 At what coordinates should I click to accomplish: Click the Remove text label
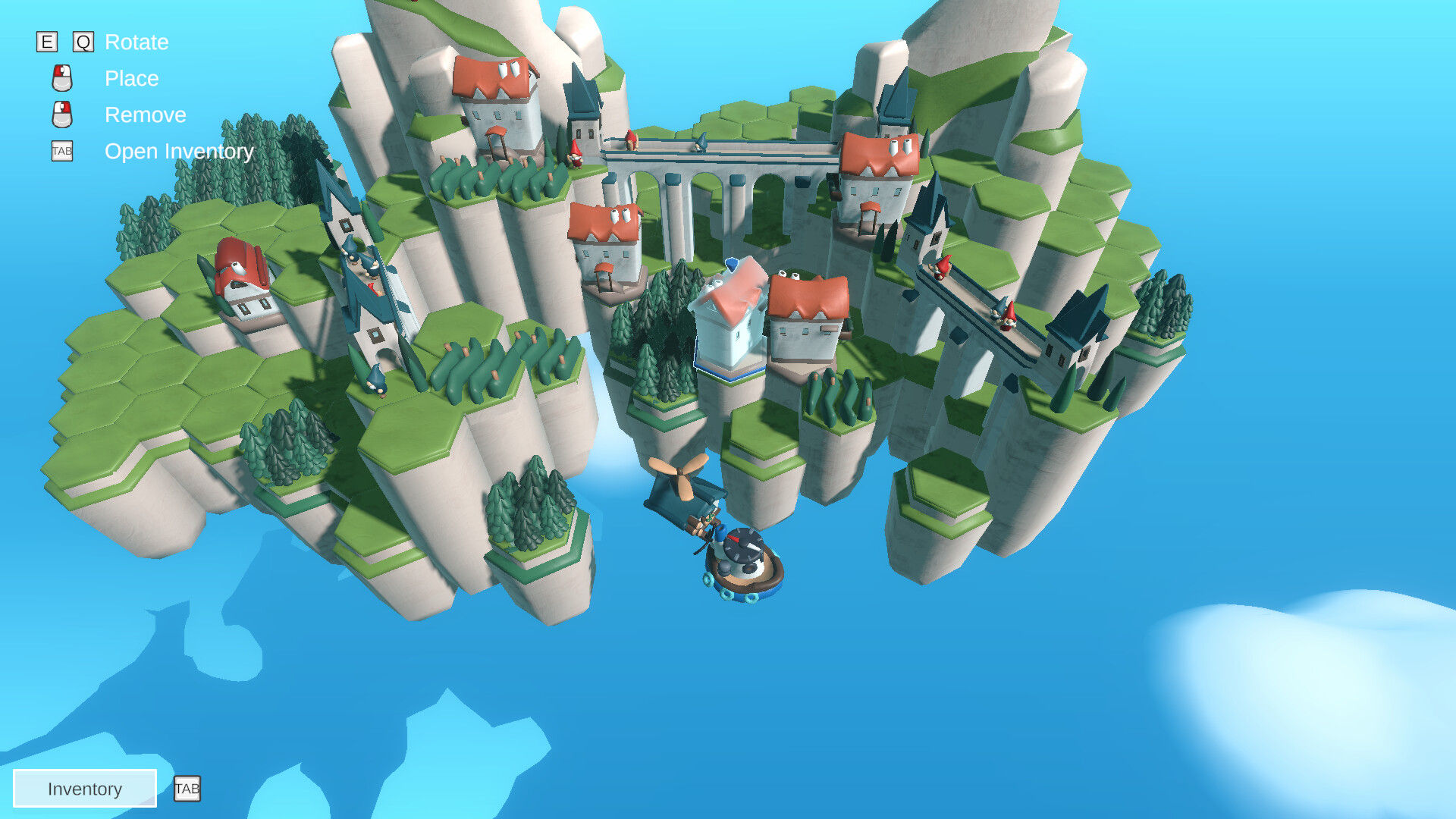[x=146, y=115]
